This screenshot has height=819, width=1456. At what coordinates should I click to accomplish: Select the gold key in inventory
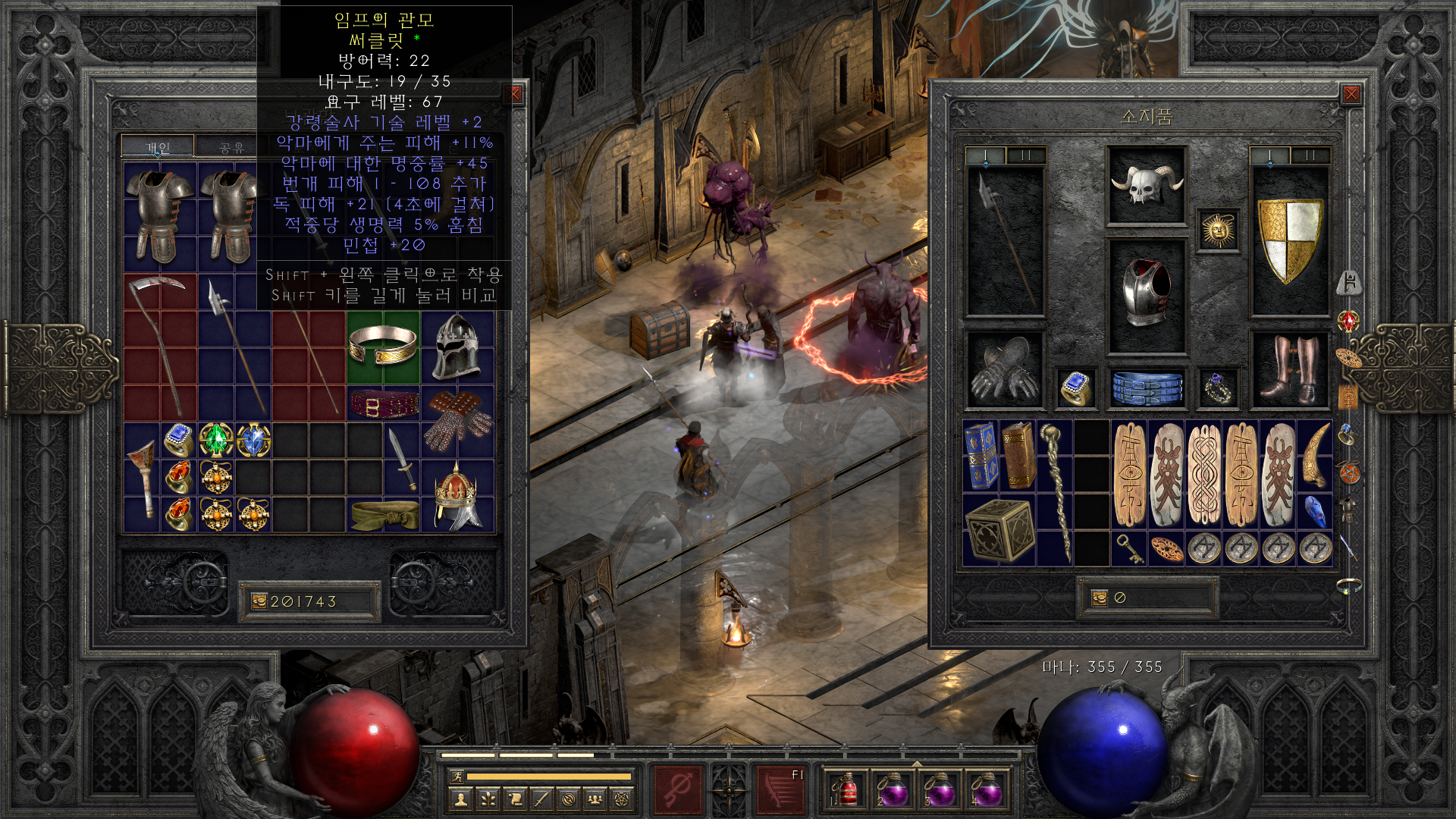[x=1129, y=548]
